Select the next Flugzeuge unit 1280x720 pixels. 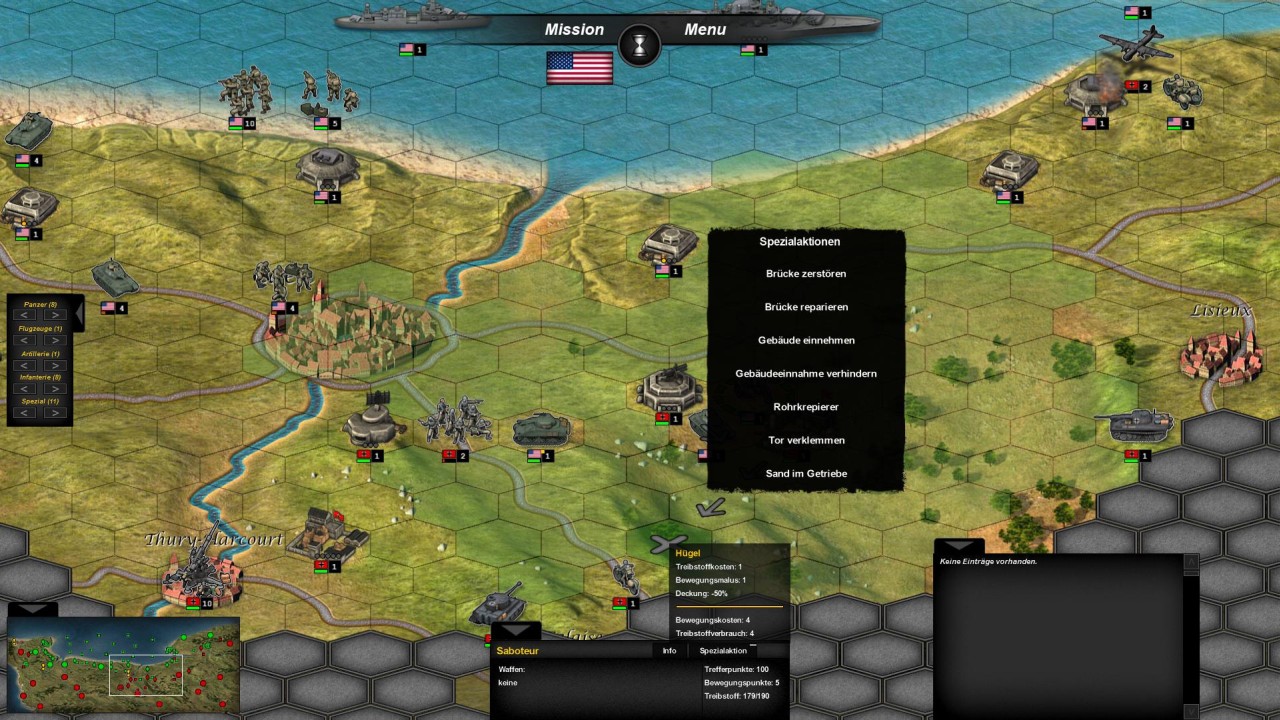55,340
